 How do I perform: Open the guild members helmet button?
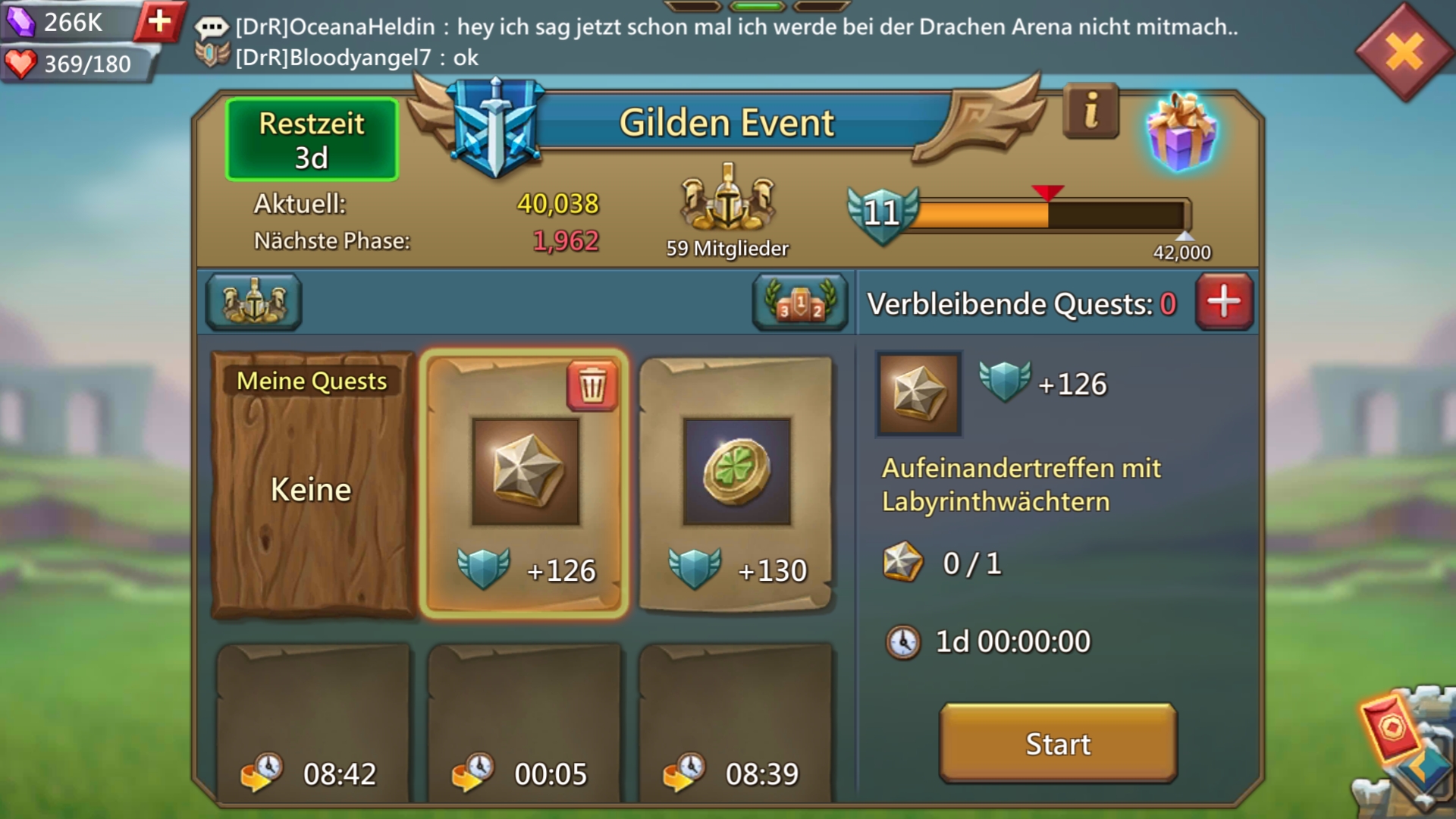(253, 303)
